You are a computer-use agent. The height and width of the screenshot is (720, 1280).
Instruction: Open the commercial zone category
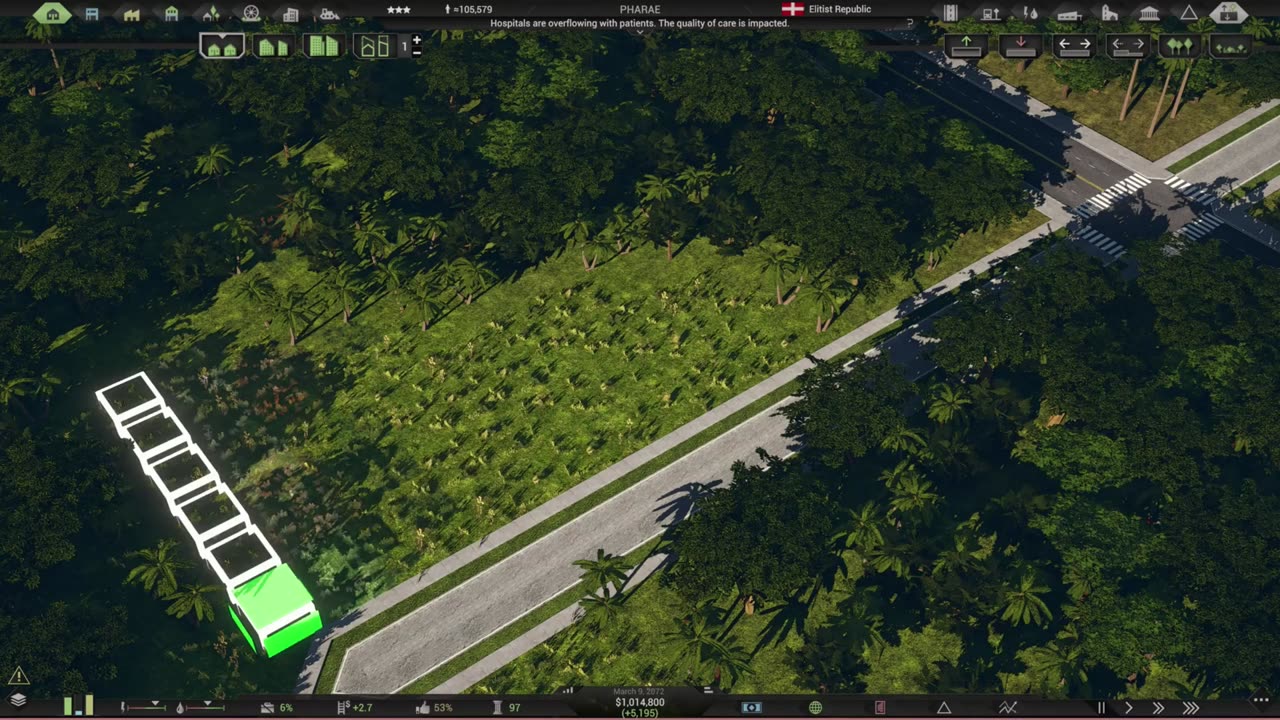(x=92, y=14)
